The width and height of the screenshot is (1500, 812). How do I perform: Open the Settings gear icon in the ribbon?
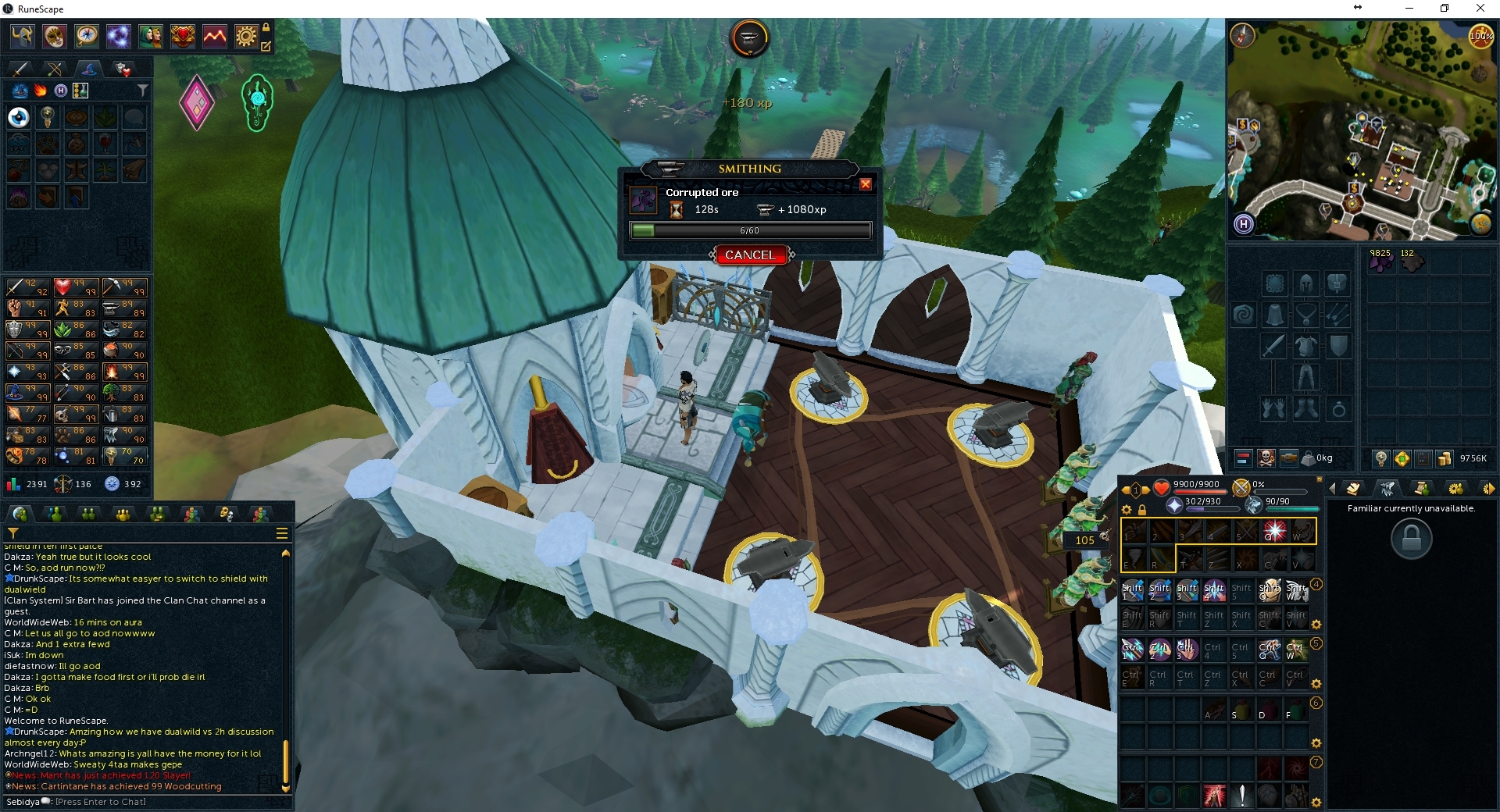[x=246, y=36]
